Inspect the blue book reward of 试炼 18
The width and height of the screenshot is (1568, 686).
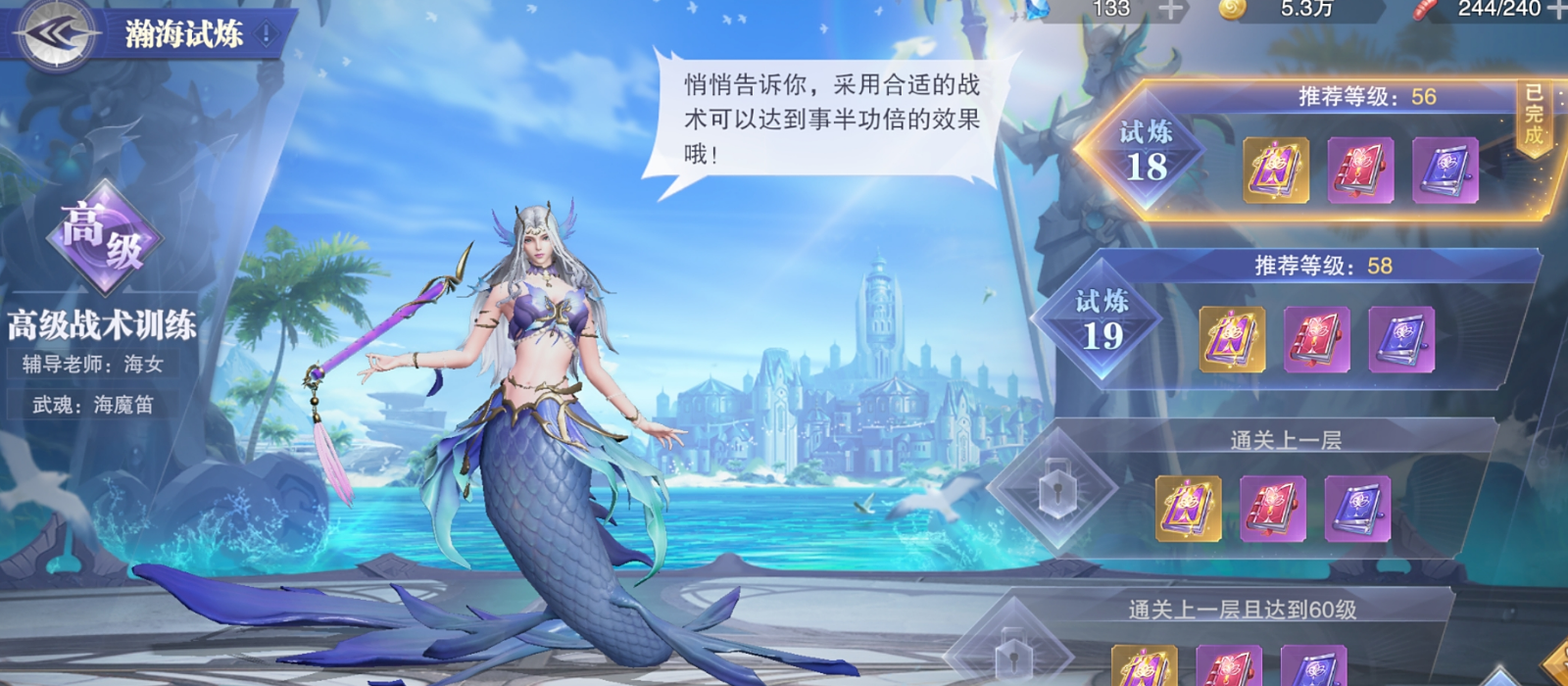(x=1445, y=171)
